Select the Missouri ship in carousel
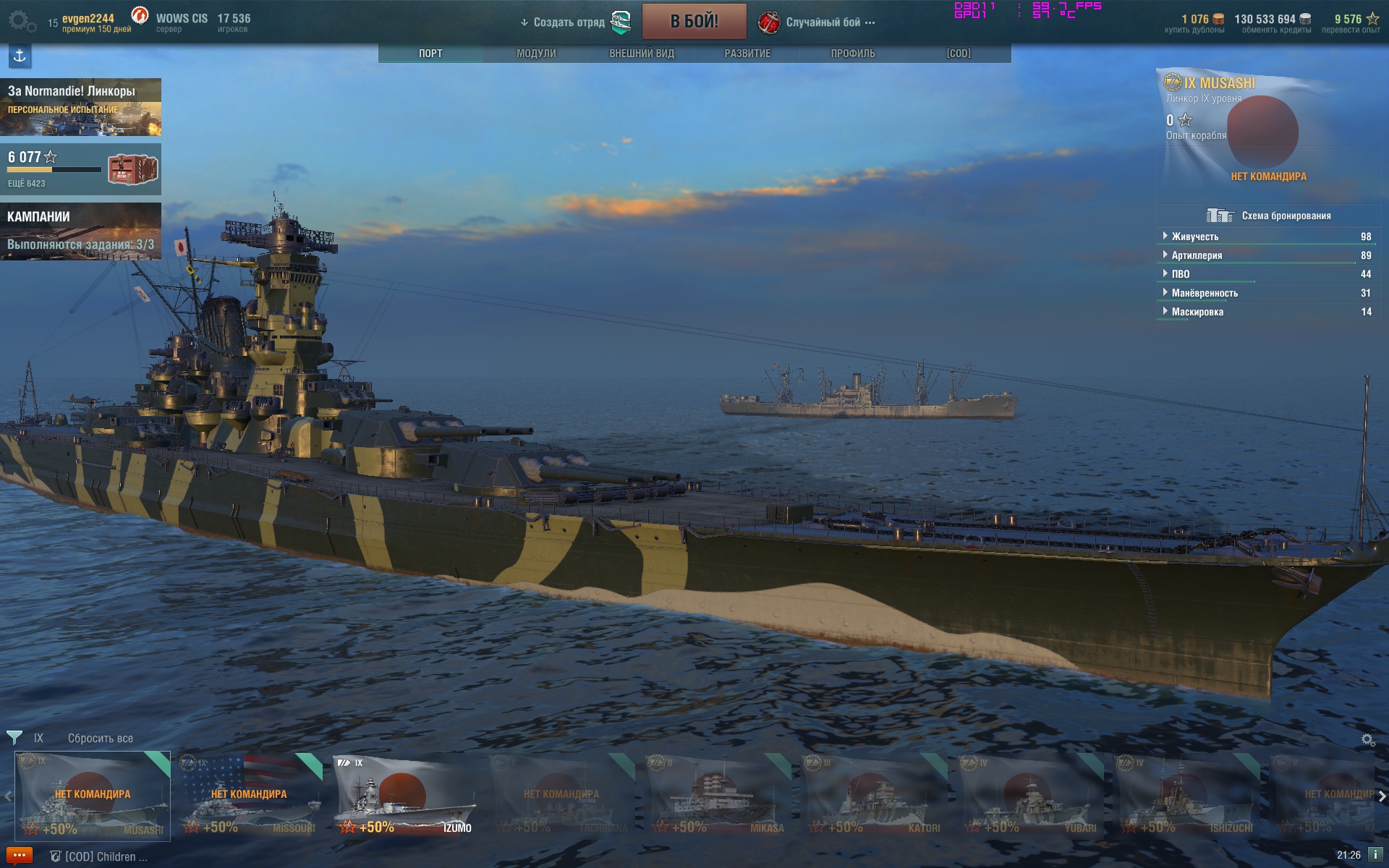This screenshot has height=868, width=1389. [x=249, y=796]
